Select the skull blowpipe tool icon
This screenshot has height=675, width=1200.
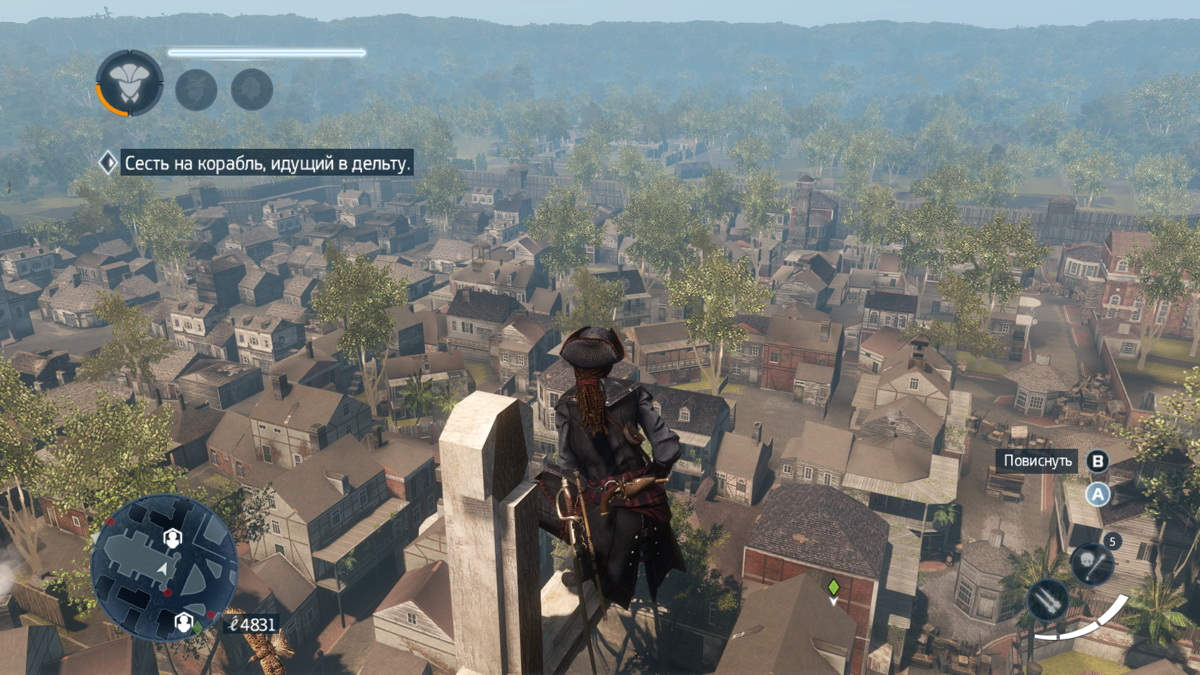[1091, 564]
